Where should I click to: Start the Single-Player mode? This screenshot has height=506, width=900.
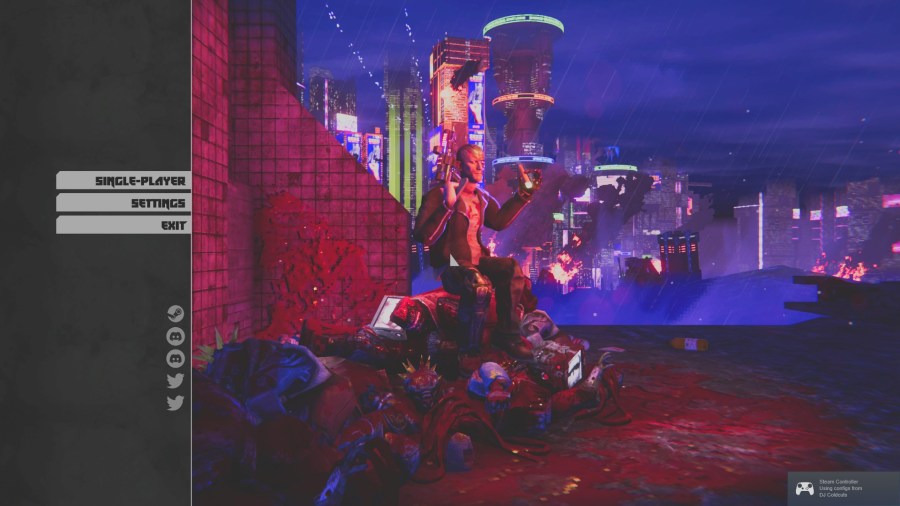[124, 181]
